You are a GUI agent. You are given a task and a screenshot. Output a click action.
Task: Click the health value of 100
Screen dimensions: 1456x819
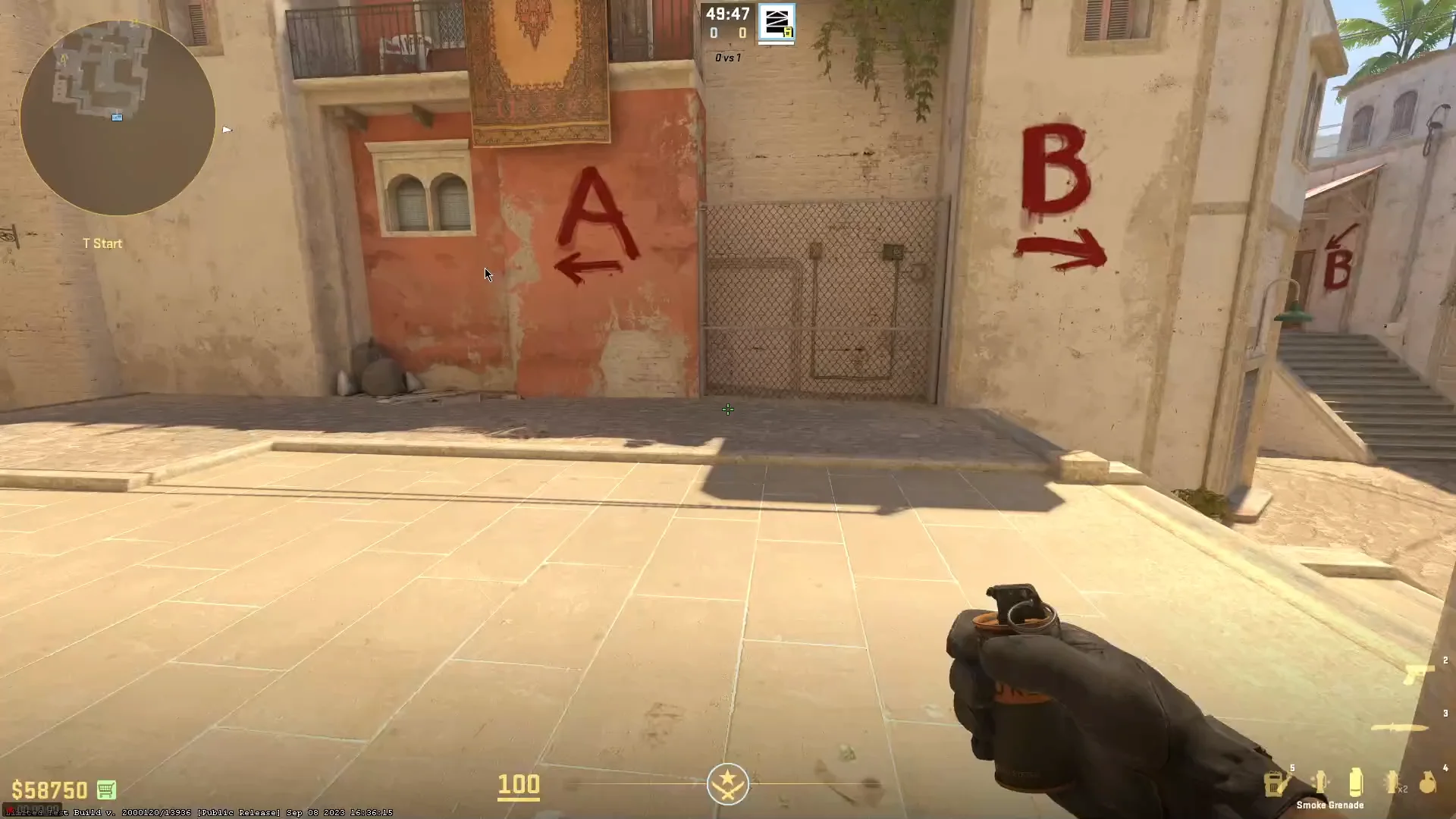(519, 786)
